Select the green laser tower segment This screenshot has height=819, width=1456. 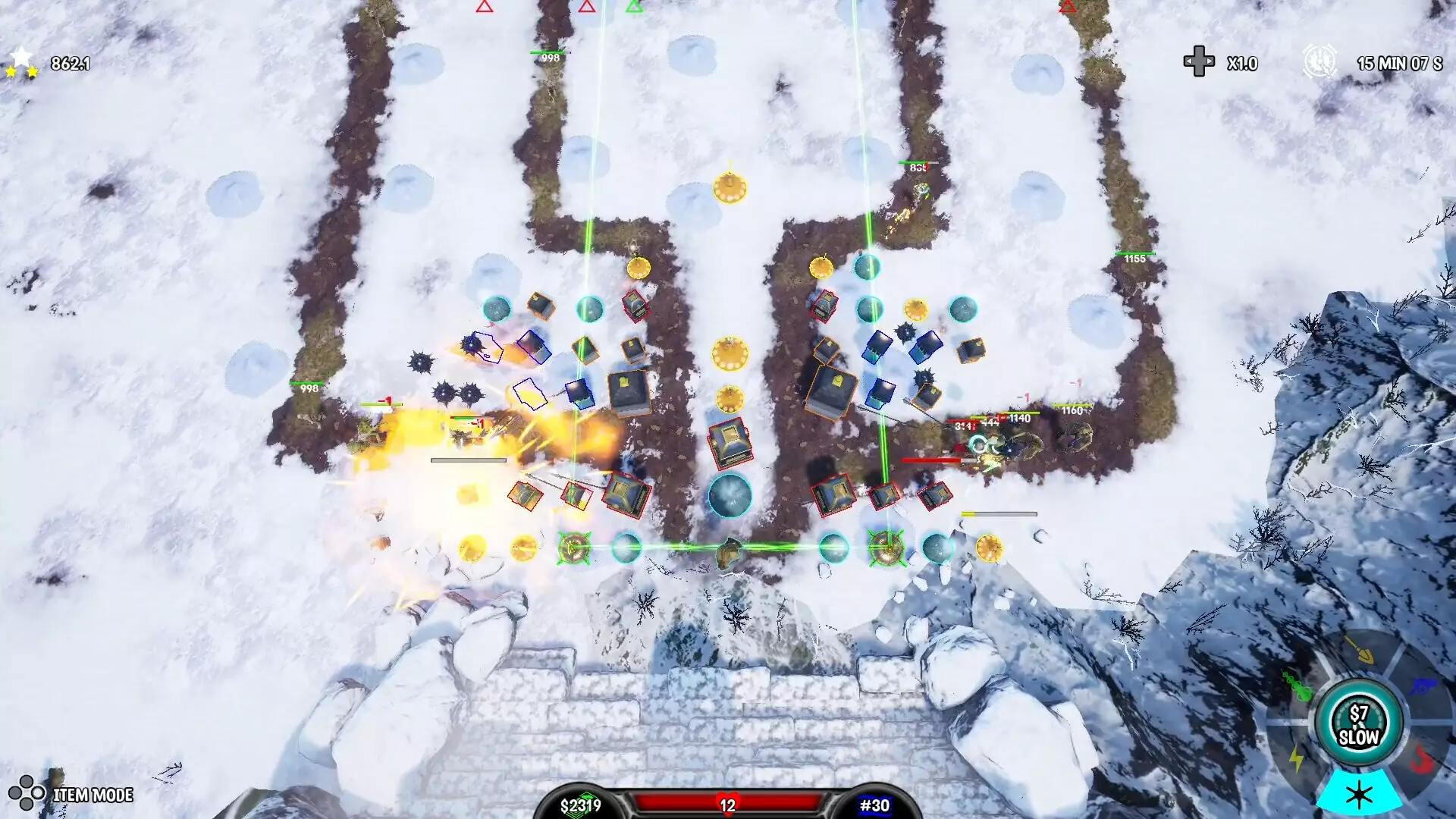1298,687
